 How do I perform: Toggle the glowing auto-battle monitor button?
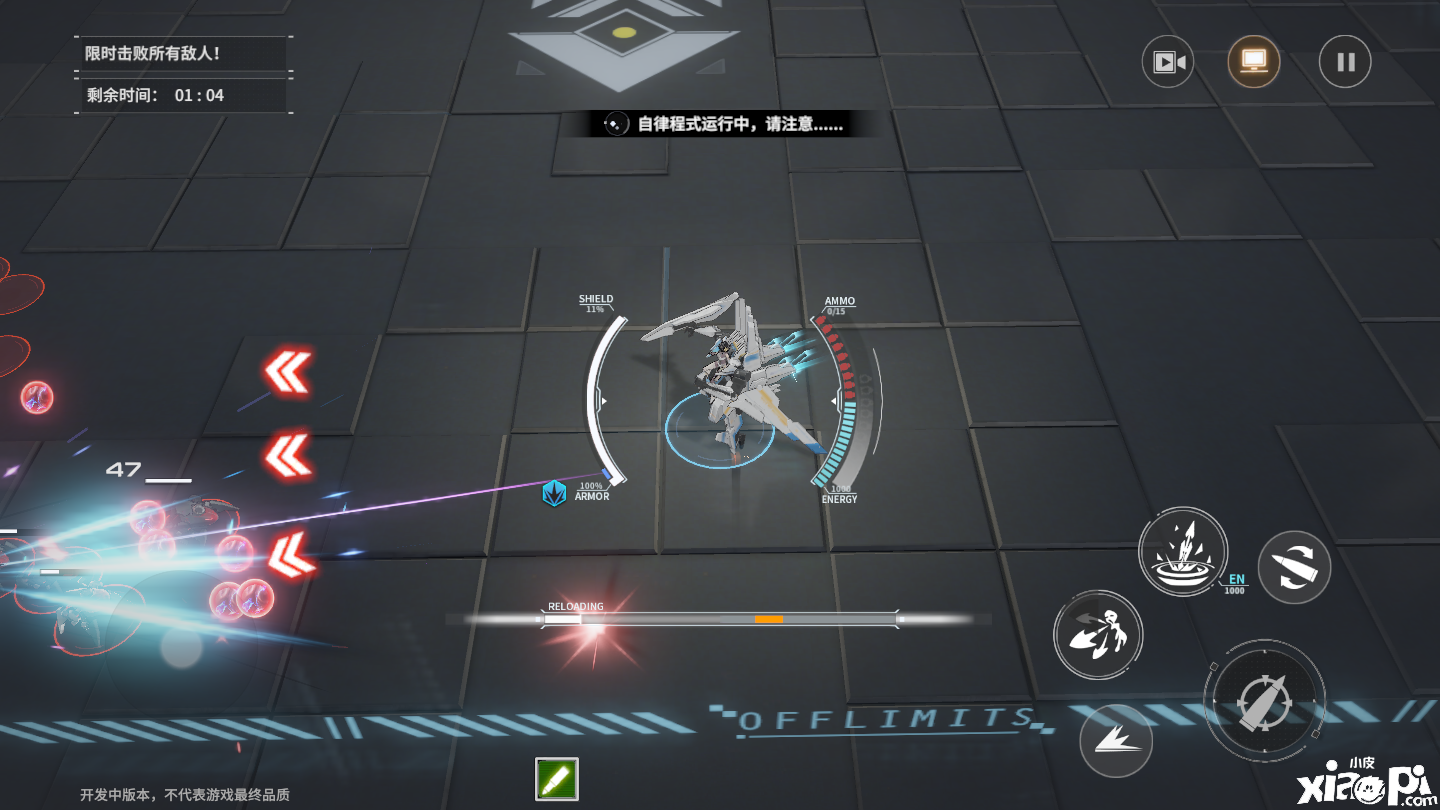1253,62
